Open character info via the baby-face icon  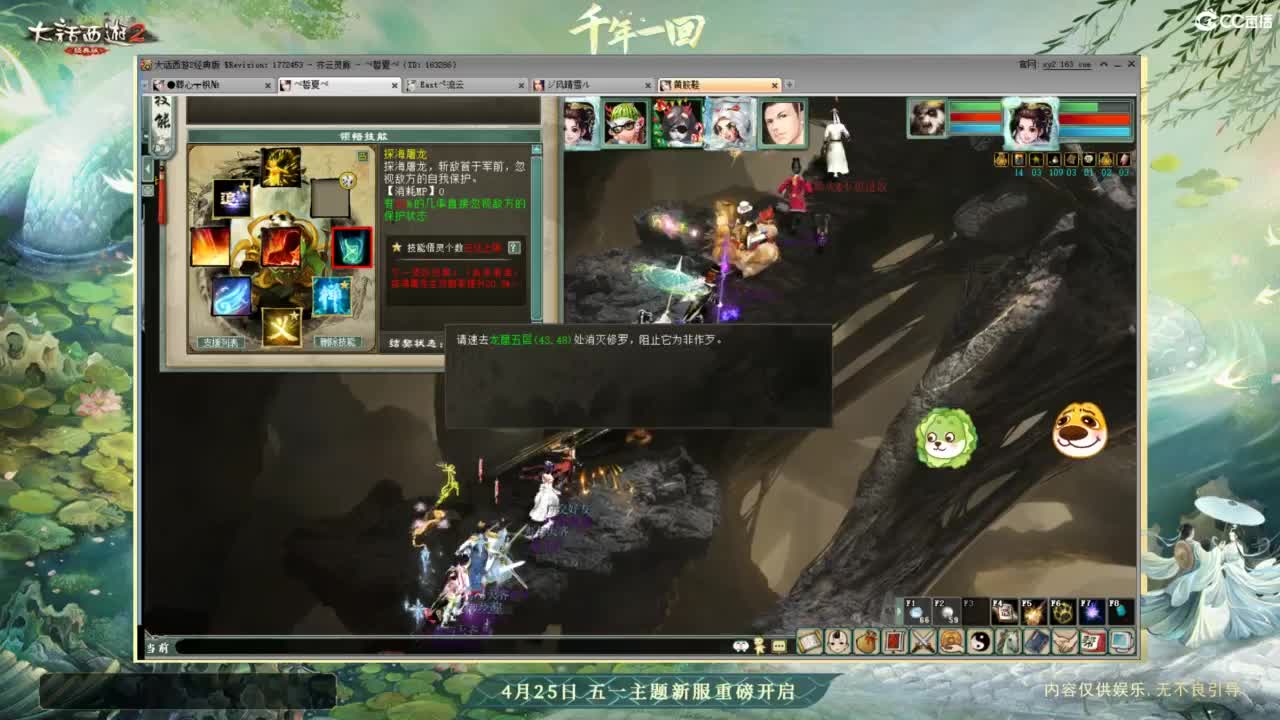coord(838,640)
